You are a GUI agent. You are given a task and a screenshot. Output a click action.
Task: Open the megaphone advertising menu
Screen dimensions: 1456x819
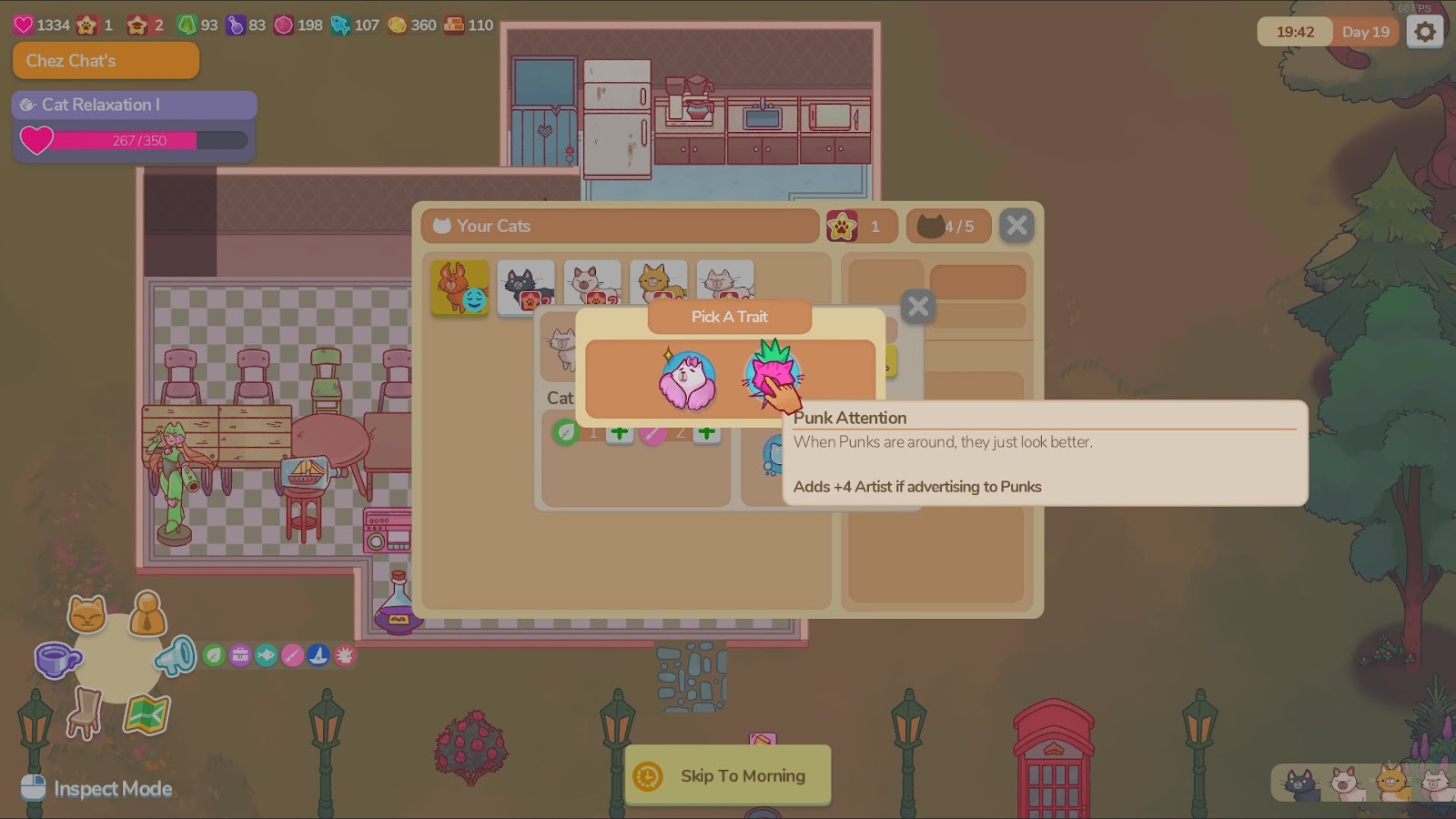176,656
